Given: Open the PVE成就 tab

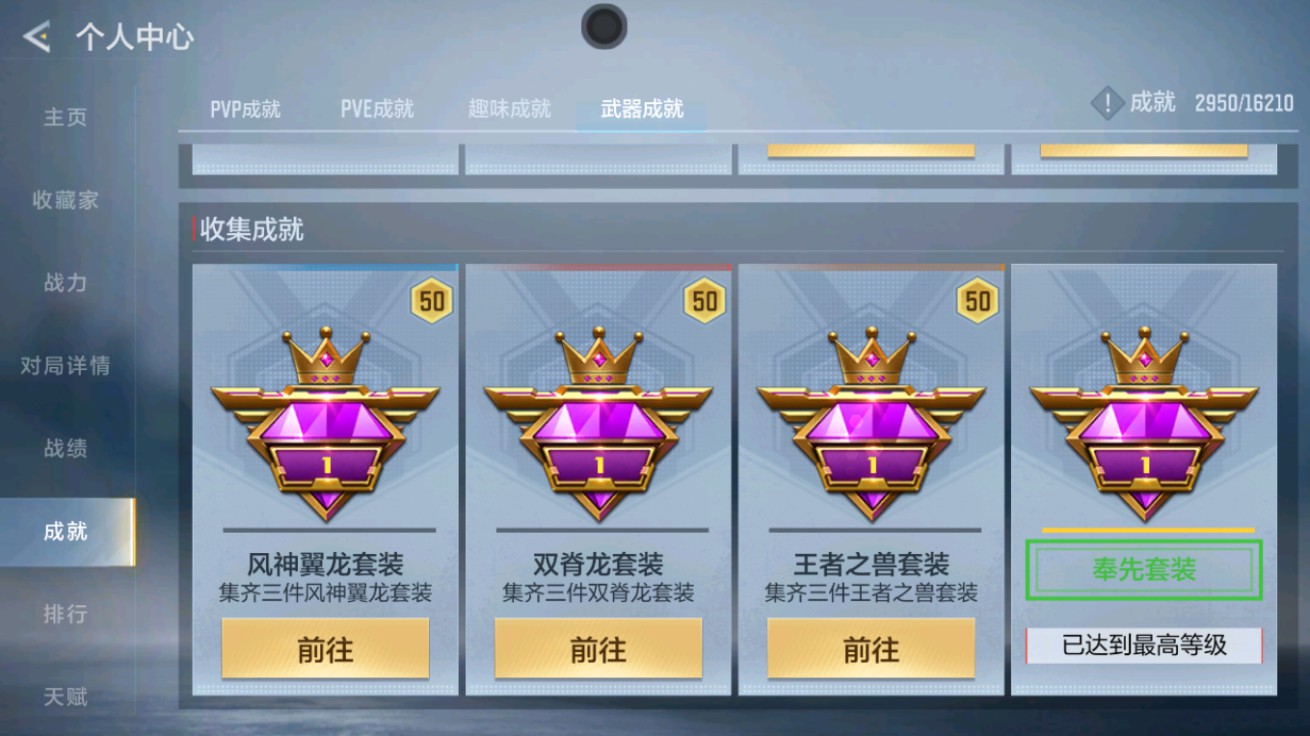Looking at the screenshot, I should click(x=378, y=110).
